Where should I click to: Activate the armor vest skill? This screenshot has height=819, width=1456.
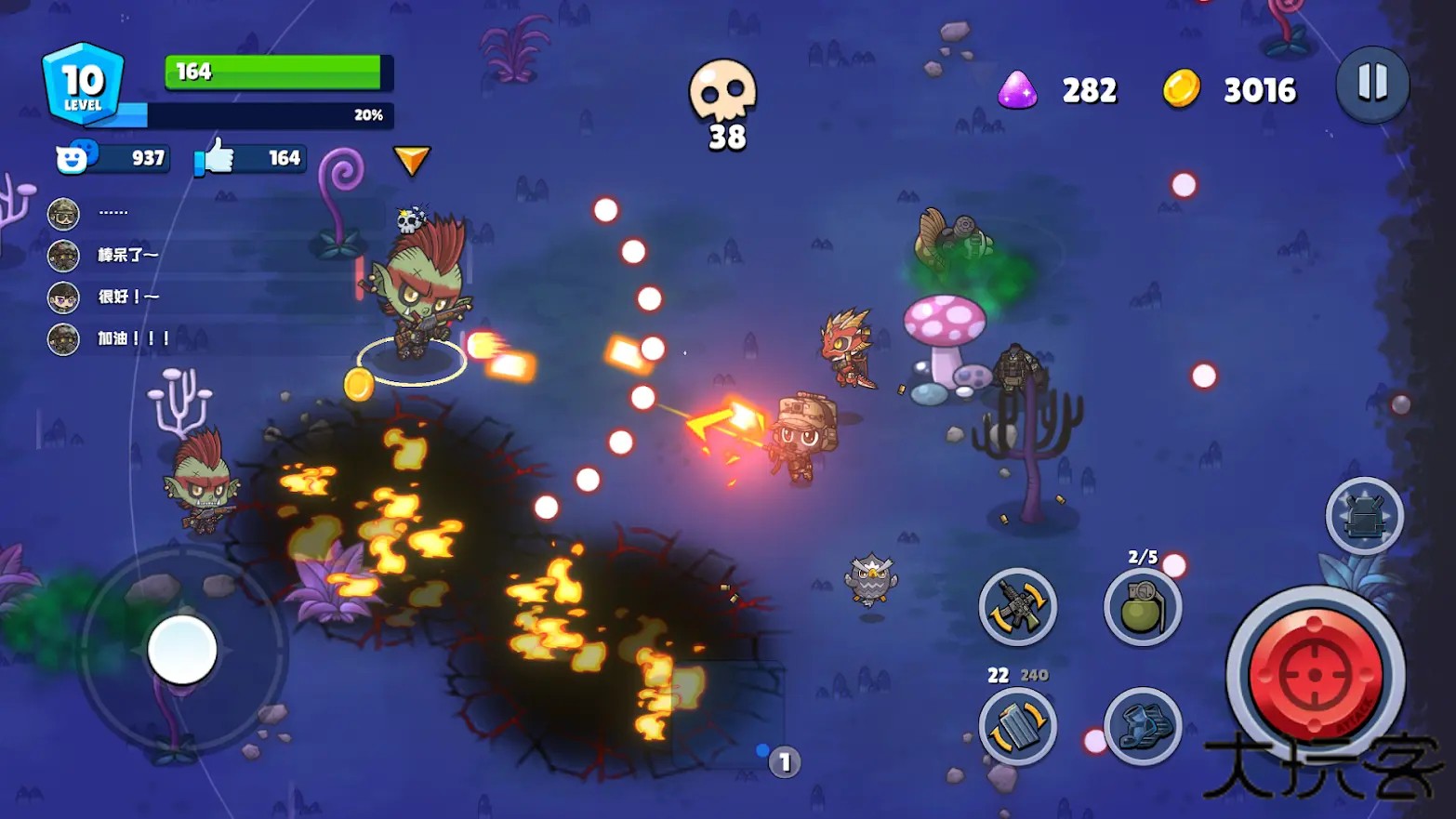pyautogui.click(x=1365, y=516)
